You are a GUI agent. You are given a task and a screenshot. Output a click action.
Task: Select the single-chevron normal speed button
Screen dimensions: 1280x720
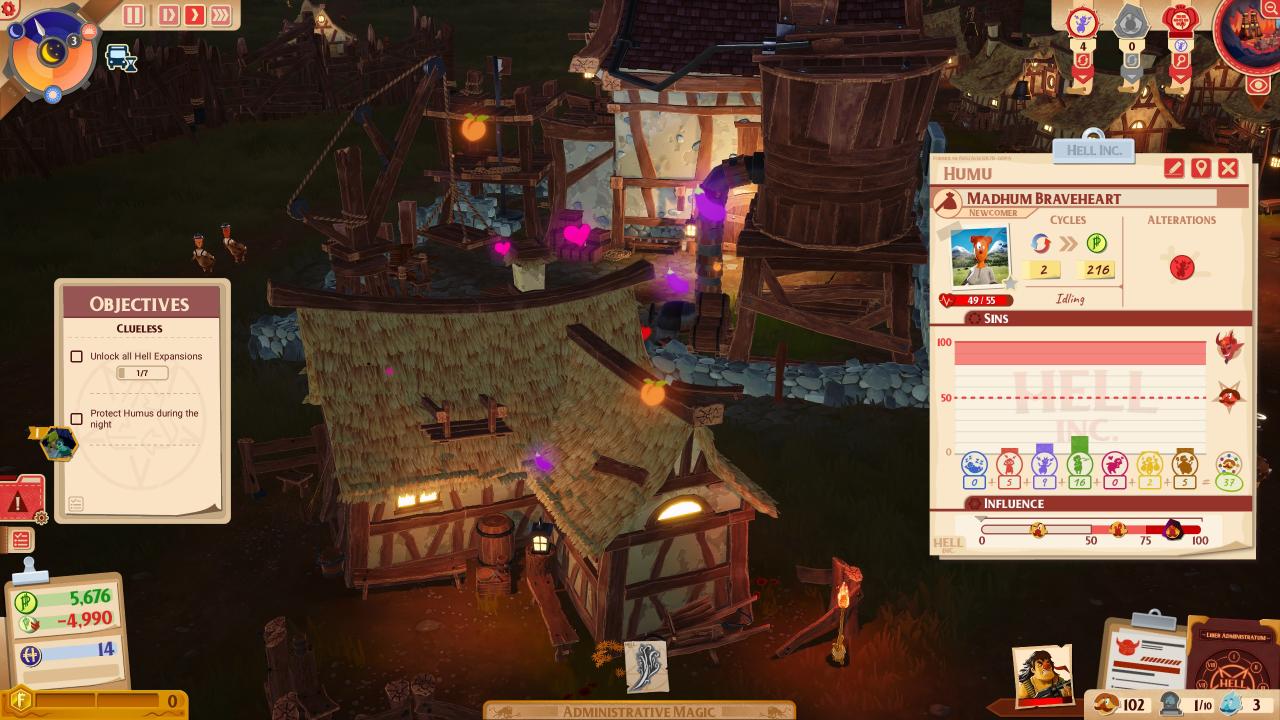(x=193, y=15)
